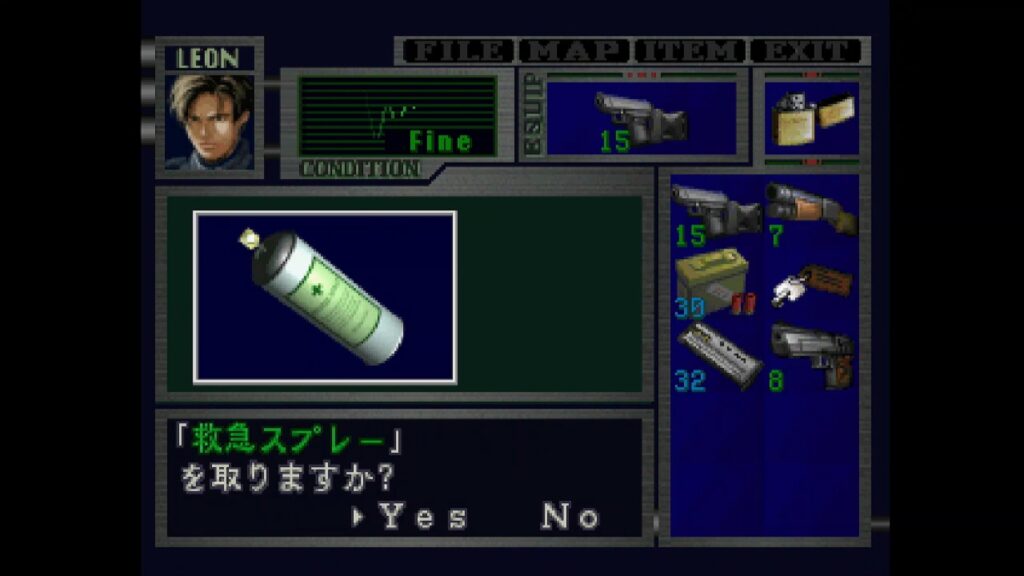Click the first aid spray preview image
Viewport: 1024px width, 576px height.
click(325, 297)
